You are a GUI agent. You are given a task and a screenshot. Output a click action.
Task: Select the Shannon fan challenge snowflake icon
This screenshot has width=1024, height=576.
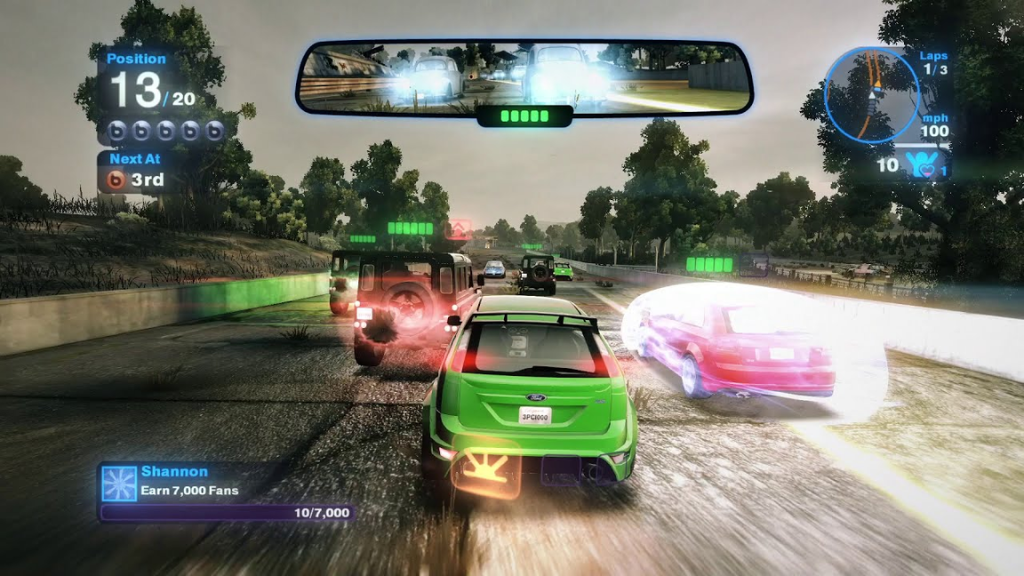[x=118, y=482]
